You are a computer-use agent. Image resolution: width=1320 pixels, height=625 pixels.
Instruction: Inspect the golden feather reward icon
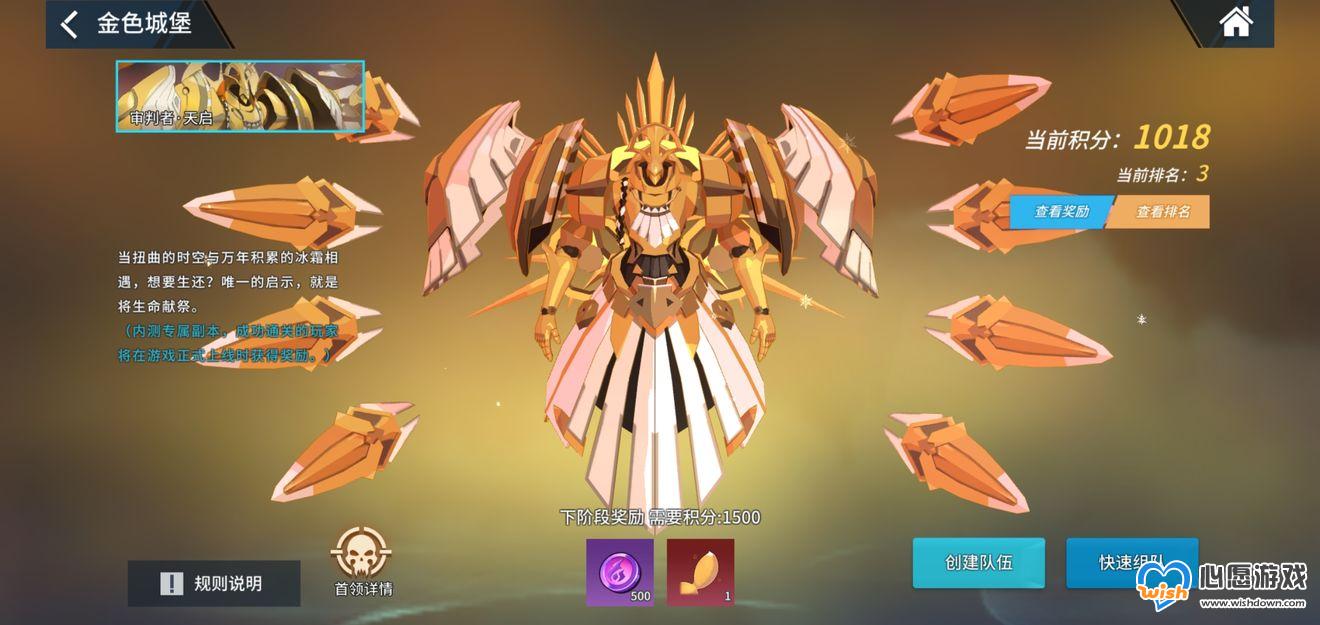point(700,572)
